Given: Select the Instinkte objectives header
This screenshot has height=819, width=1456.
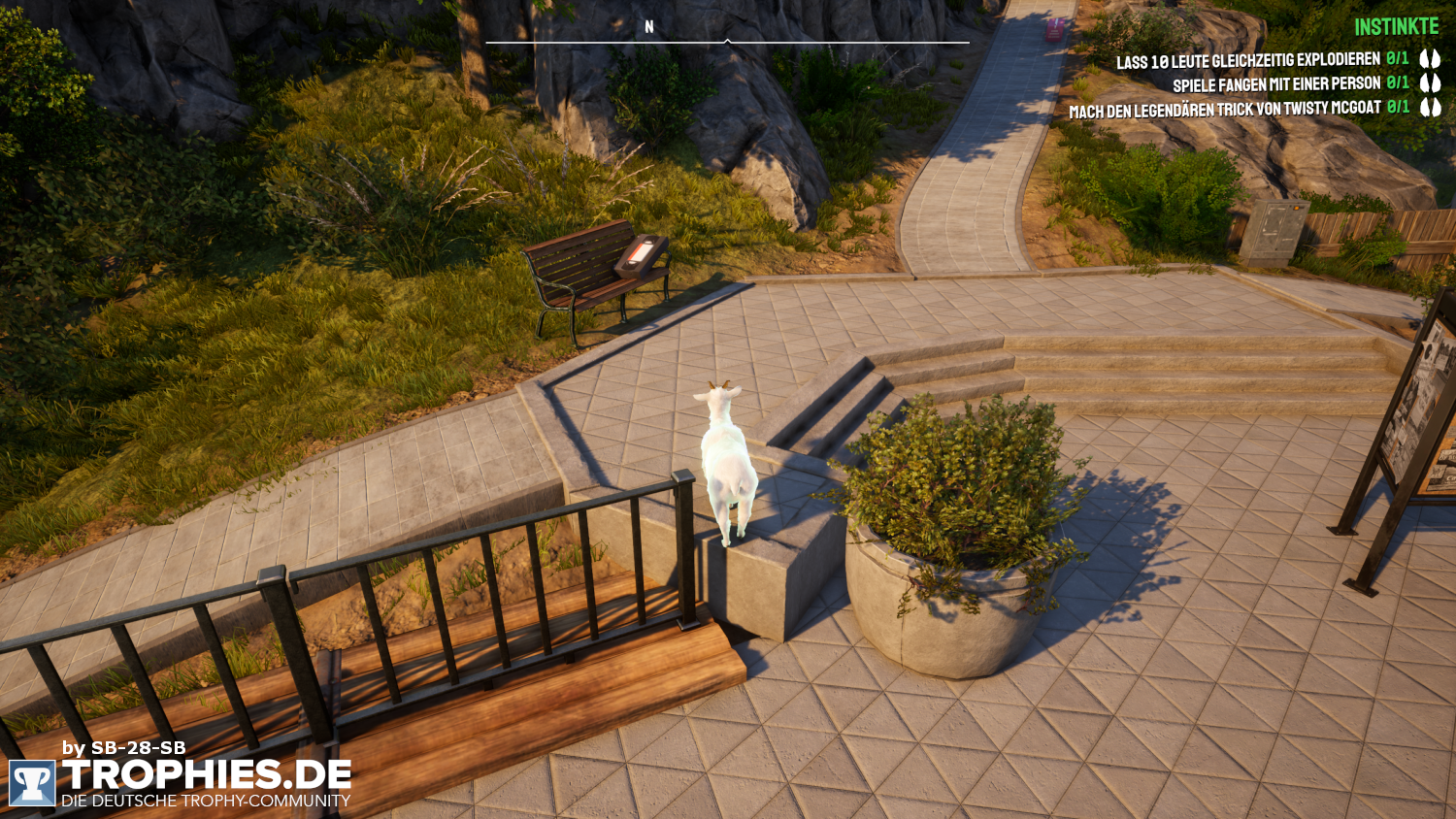Looking at the screenshot, I should click(x=1397, y=27).
